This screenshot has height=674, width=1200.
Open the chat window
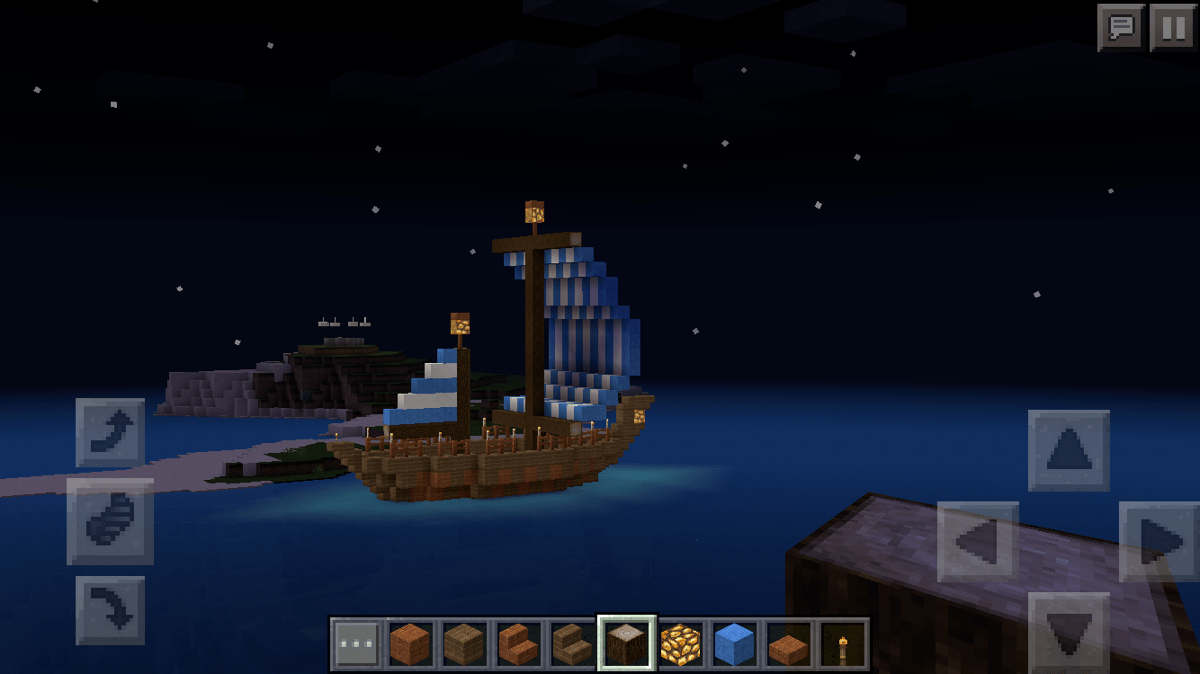tap(1121, 27)
